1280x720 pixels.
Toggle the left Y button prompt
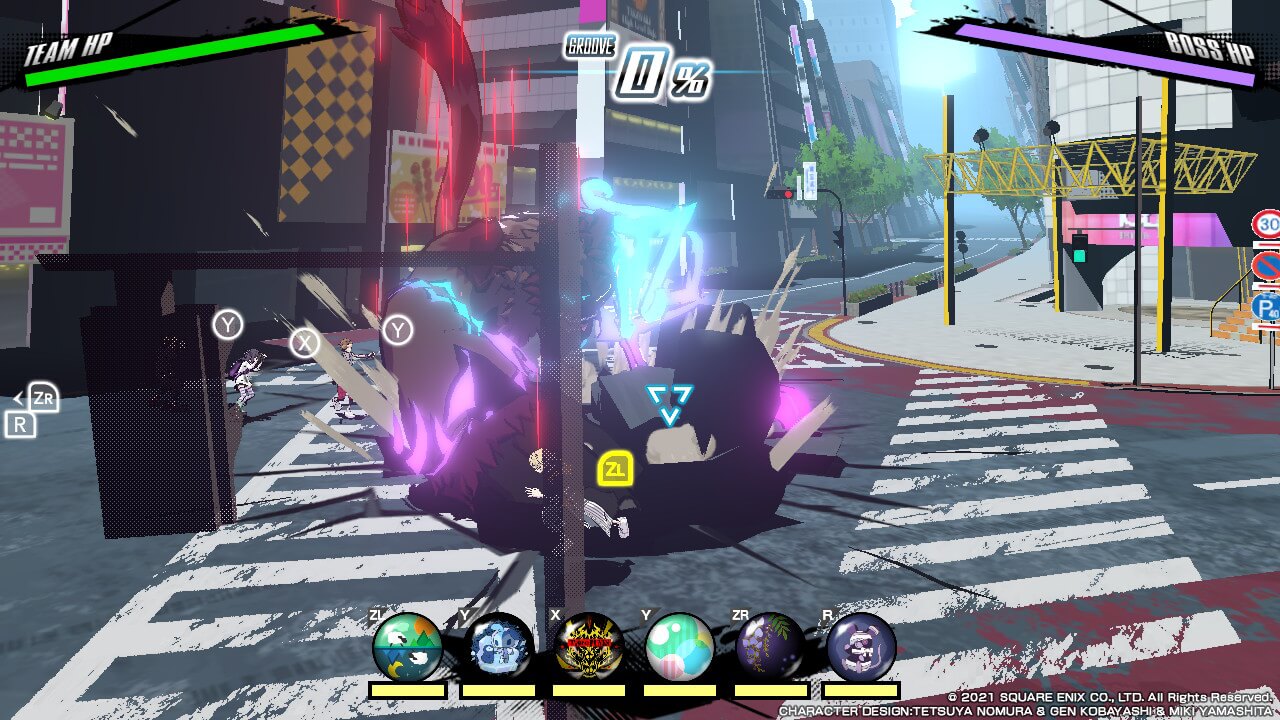(228, 324)
